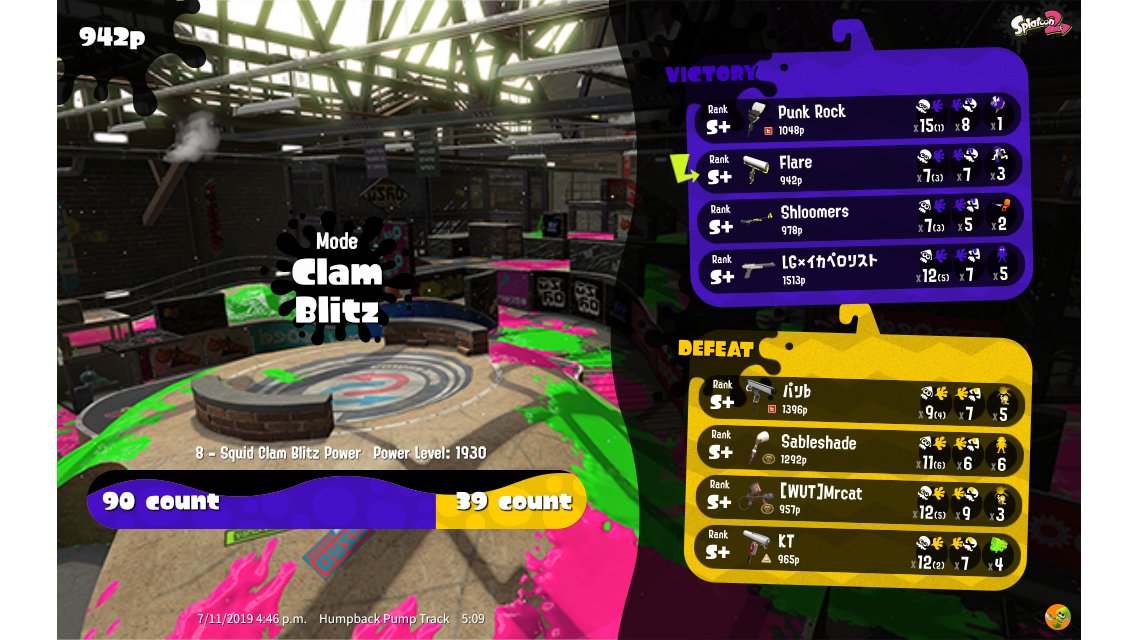
Task: Choose Flare's result row
Action: coord(858,168)
